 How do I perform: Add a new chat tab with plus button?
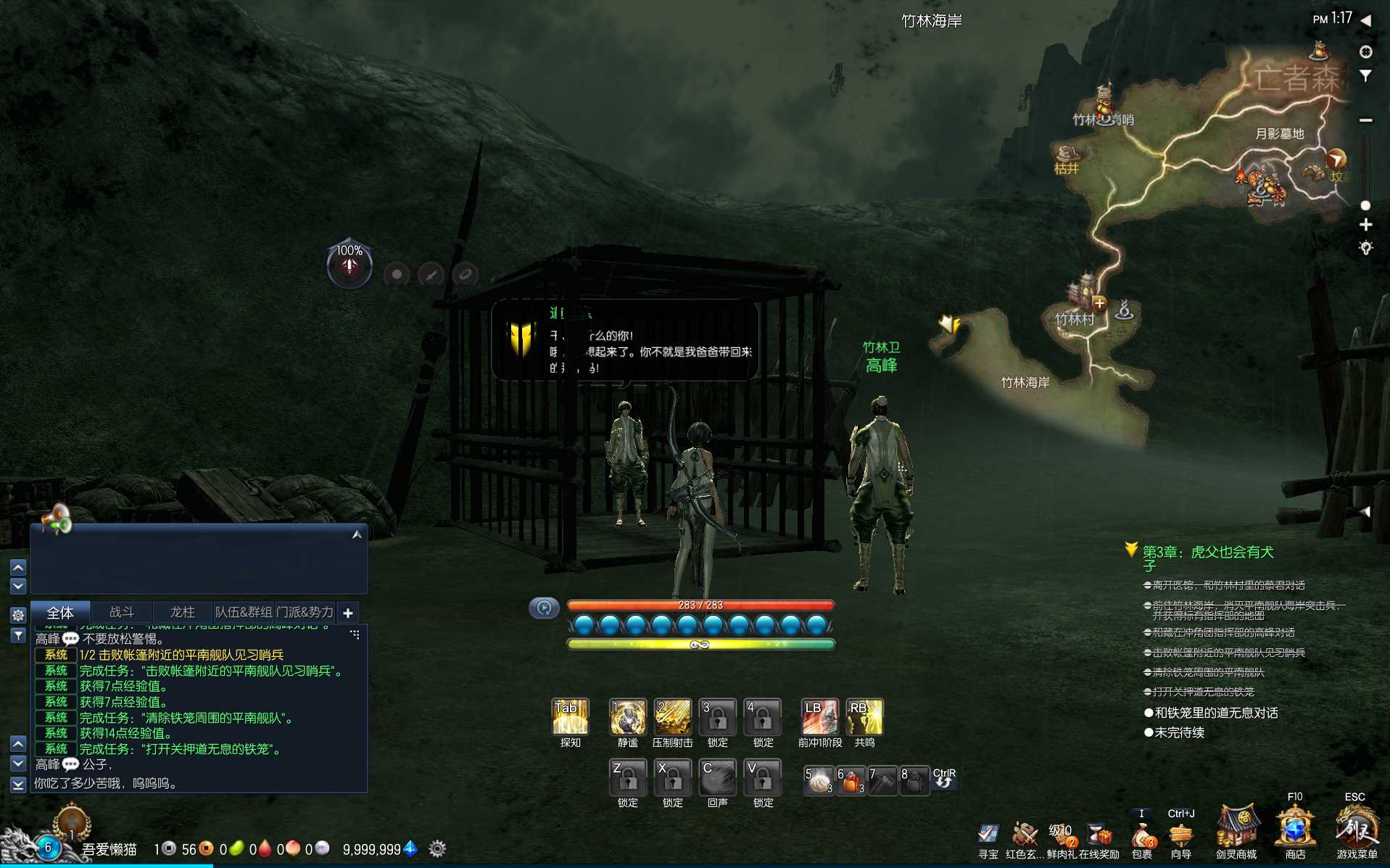[348, 613]
